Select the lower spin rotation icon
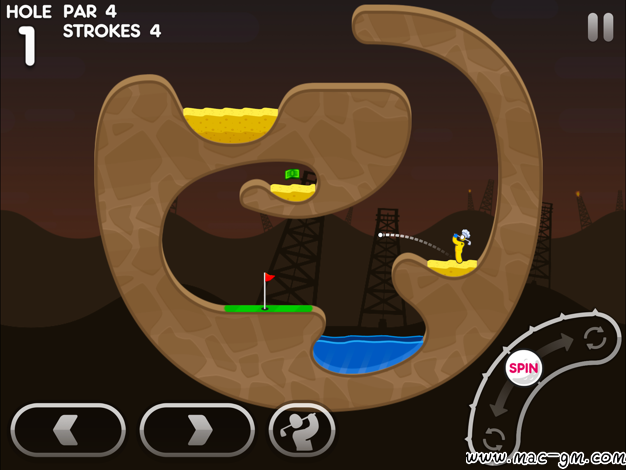Screen dimensions: 626x470 coord(494,438)
